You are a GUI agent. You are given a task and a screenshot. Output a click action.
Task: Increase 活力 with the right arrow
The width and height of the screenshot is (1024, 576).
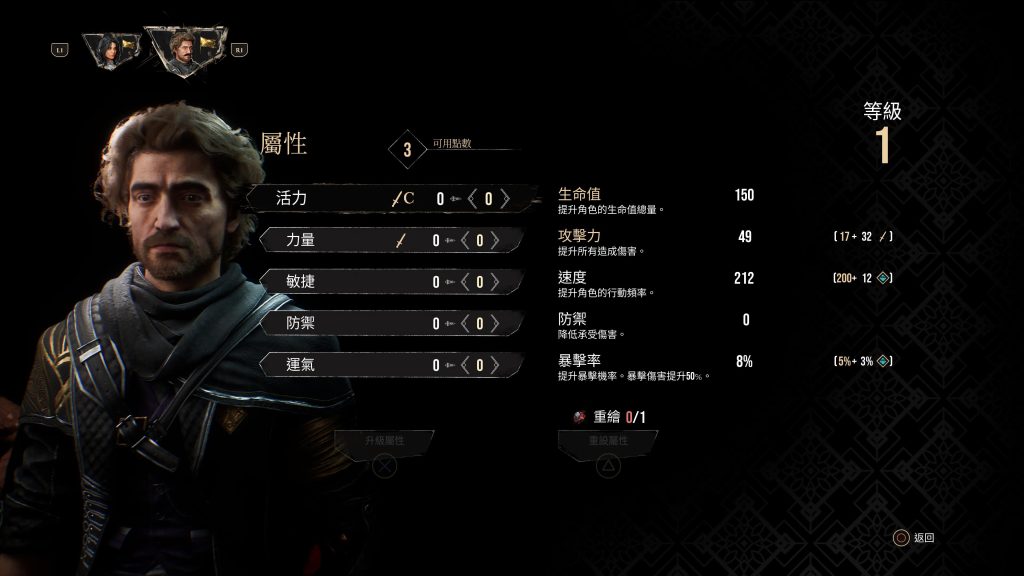click(x=506, y=198)
